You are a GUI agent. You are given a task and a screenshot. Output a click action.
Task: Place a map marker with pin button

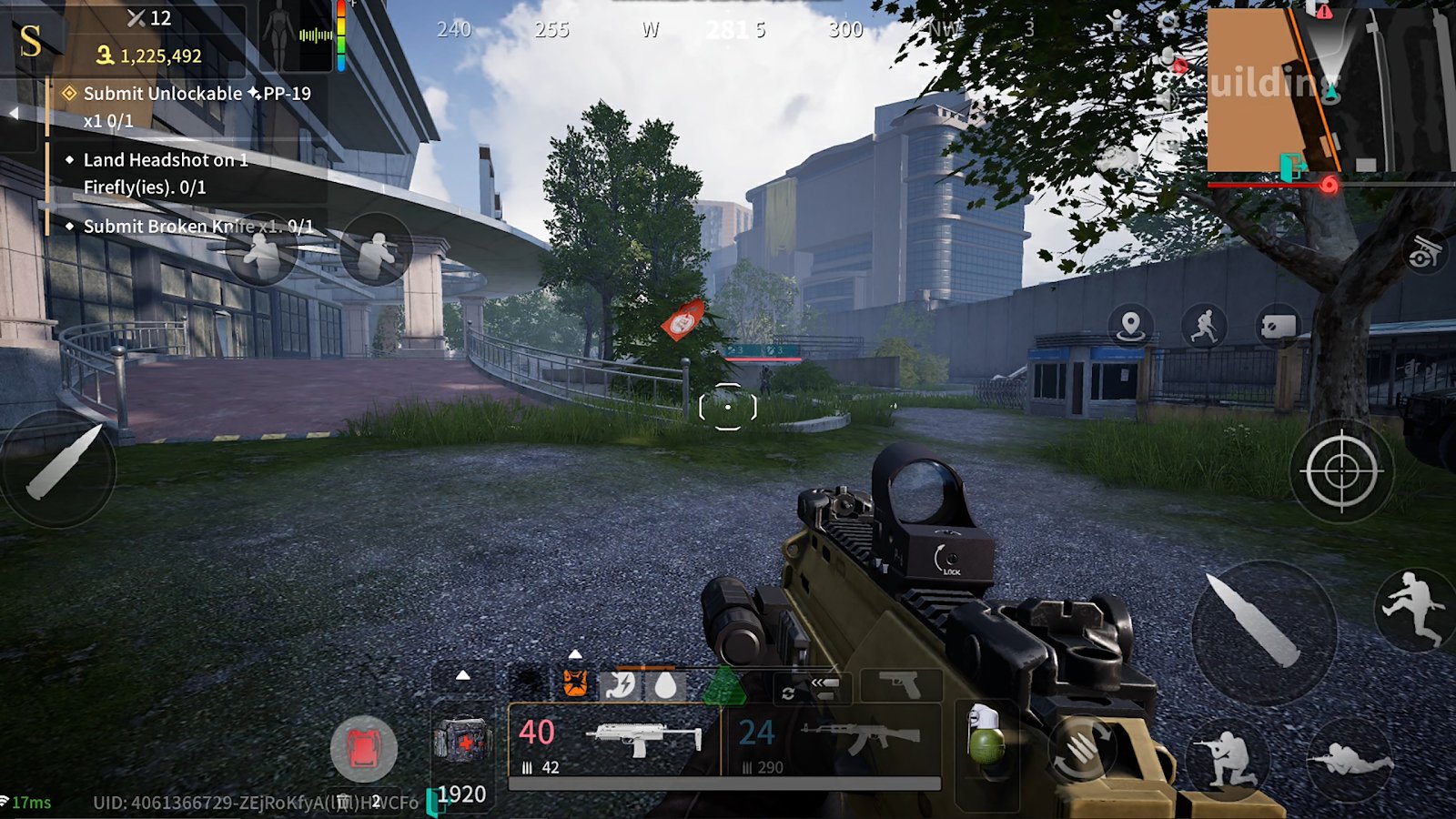[x=1130, y=325]
